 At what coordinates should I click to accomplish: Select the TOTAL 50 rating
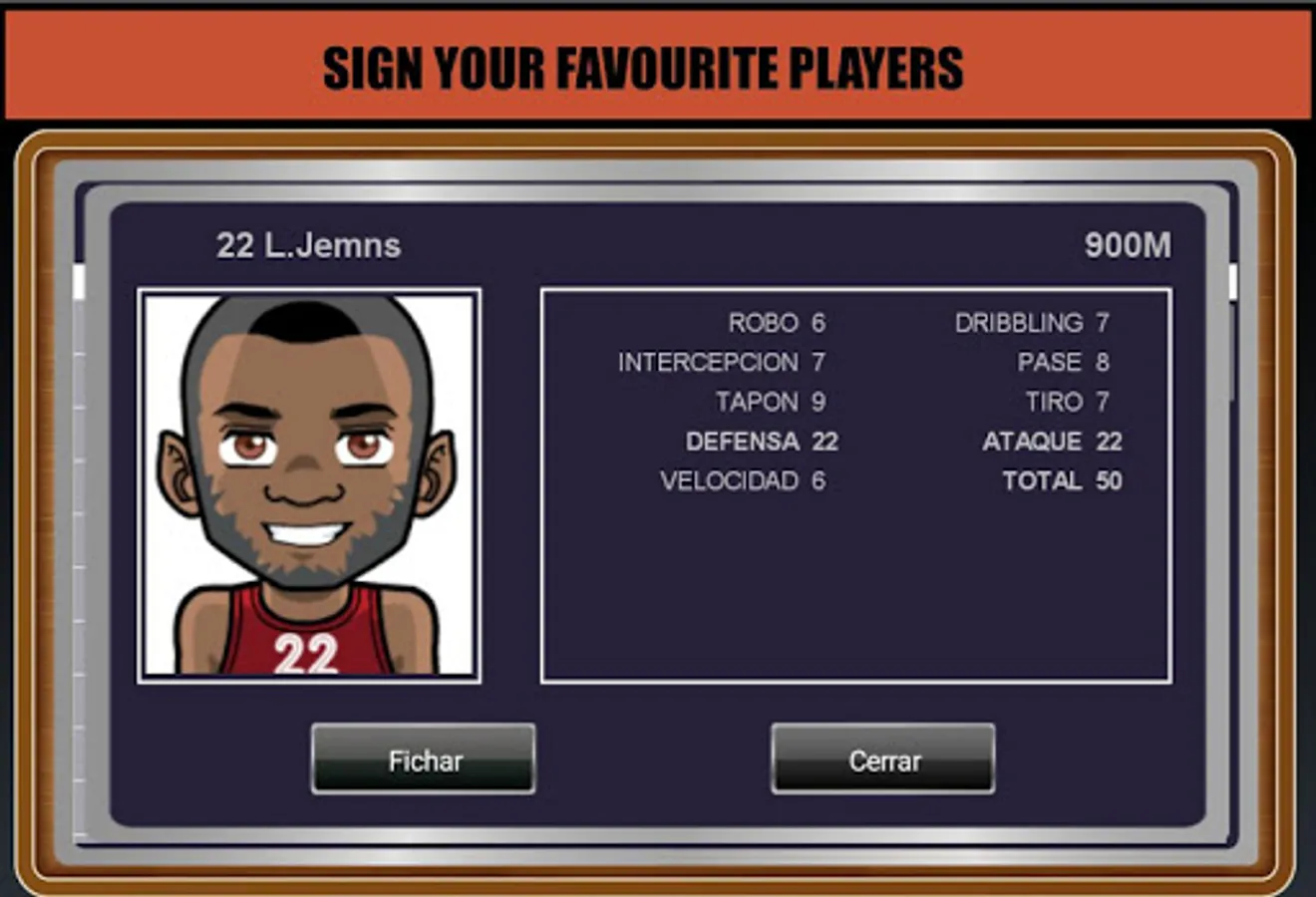(x=1062, y=481)
